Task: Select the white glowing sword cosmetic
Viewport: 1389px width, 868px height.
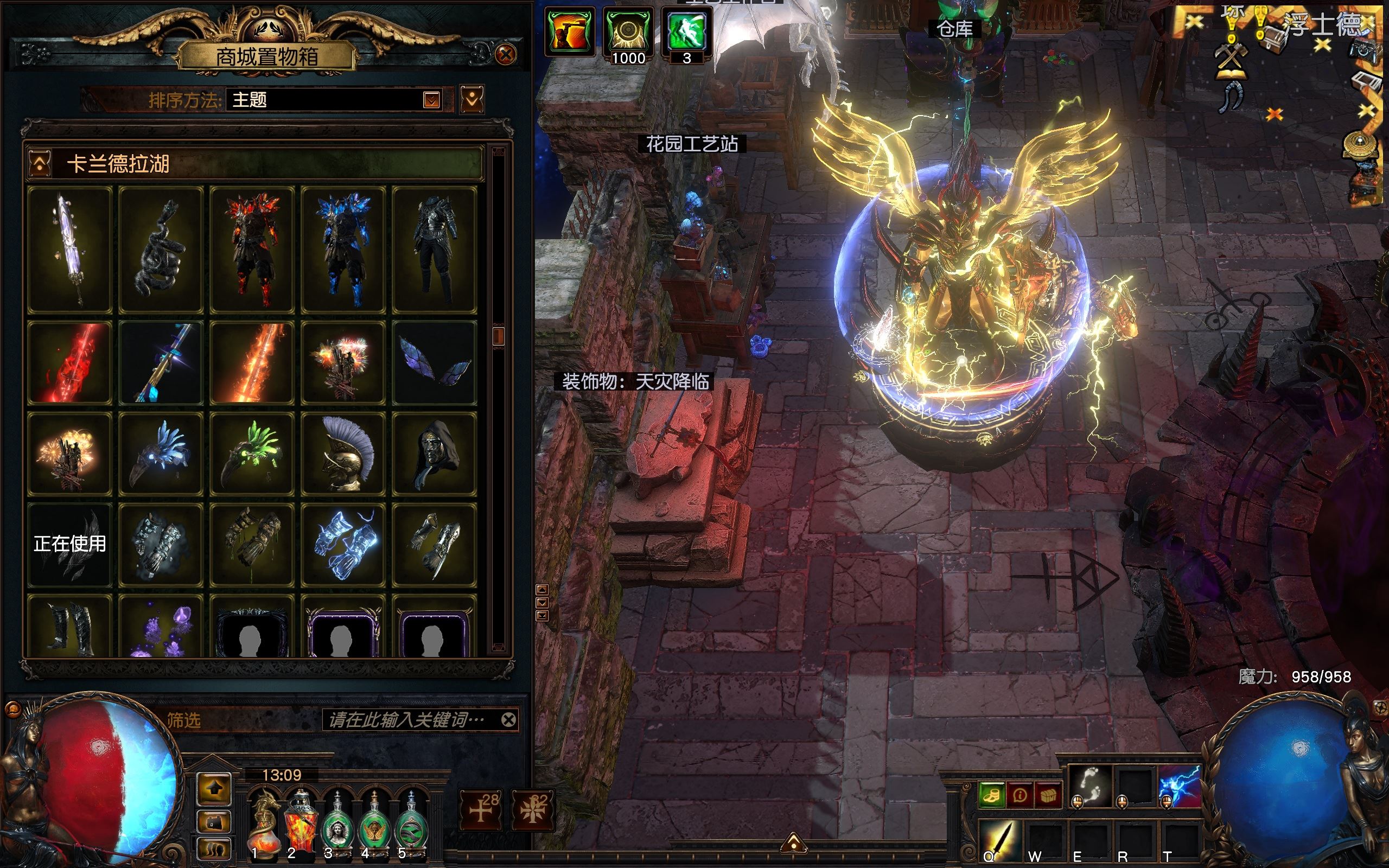Action: click(69, 250)
